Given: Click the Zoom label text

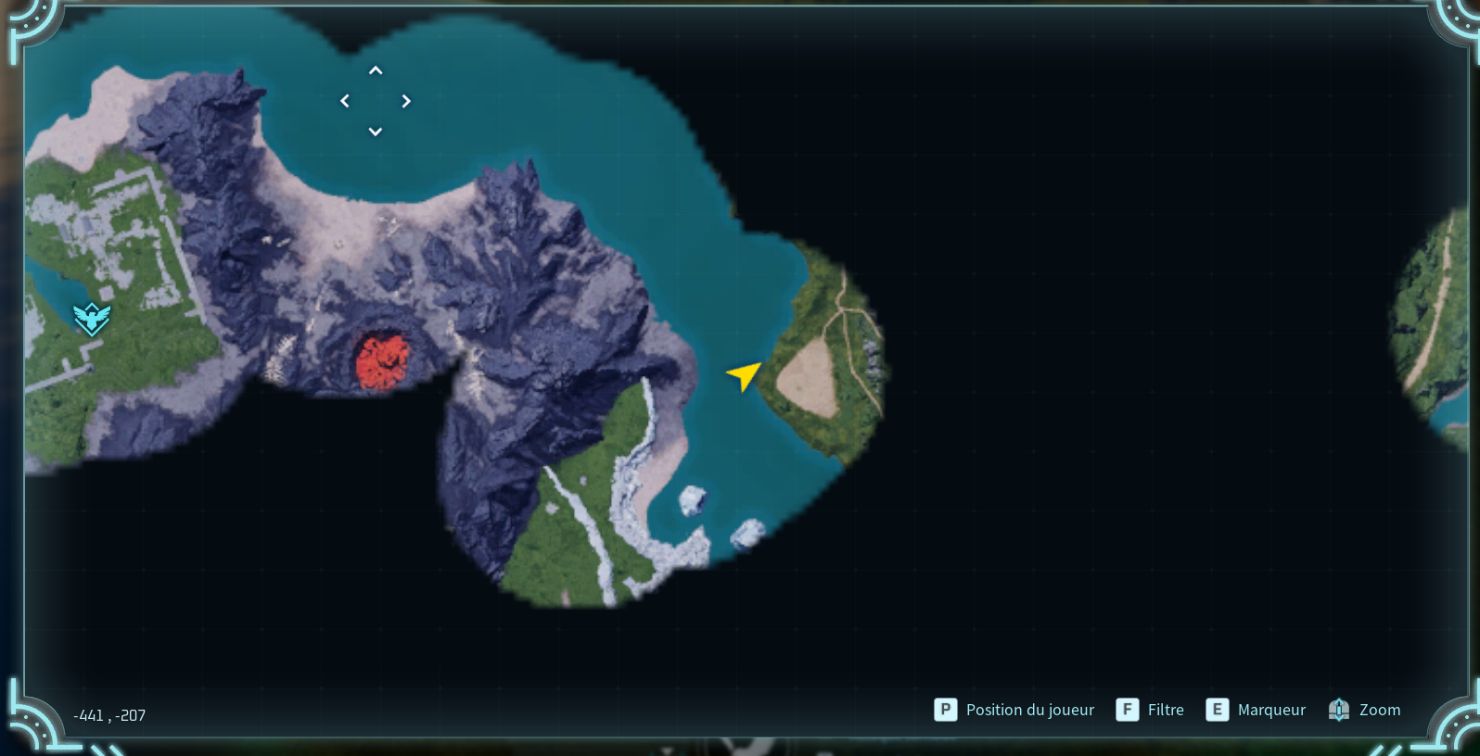Looking at the screenshot, I should click(x=1380, y=710).
